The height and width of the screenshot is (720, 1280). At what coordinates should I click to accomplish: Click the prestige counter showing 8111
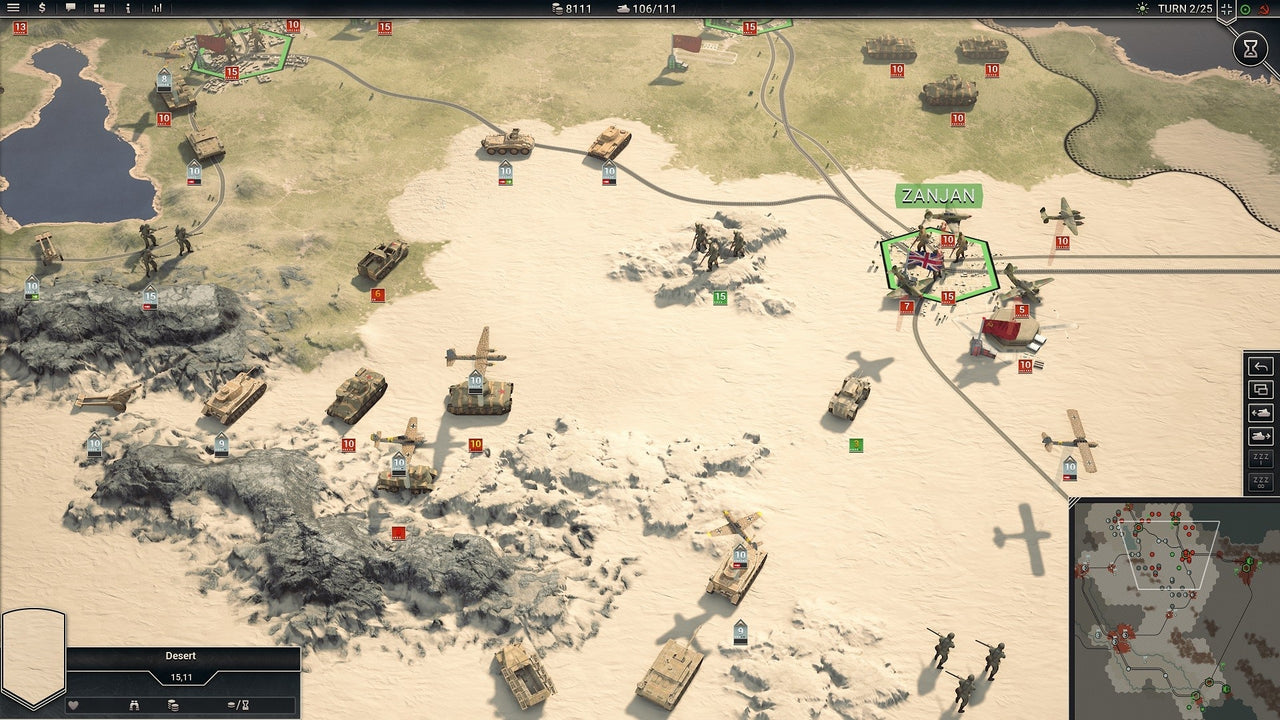tap(573, 8)
